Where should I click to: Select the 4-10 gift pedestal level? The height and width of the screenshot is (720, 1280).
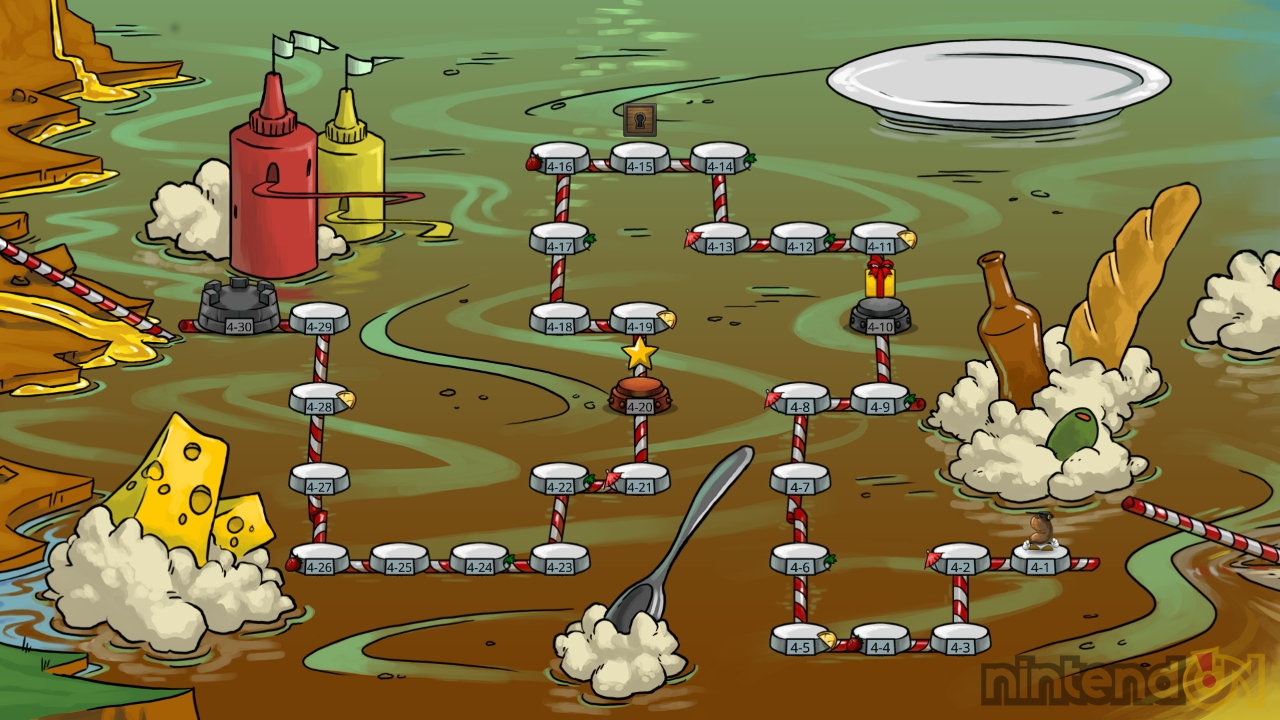tap(880, 318)
